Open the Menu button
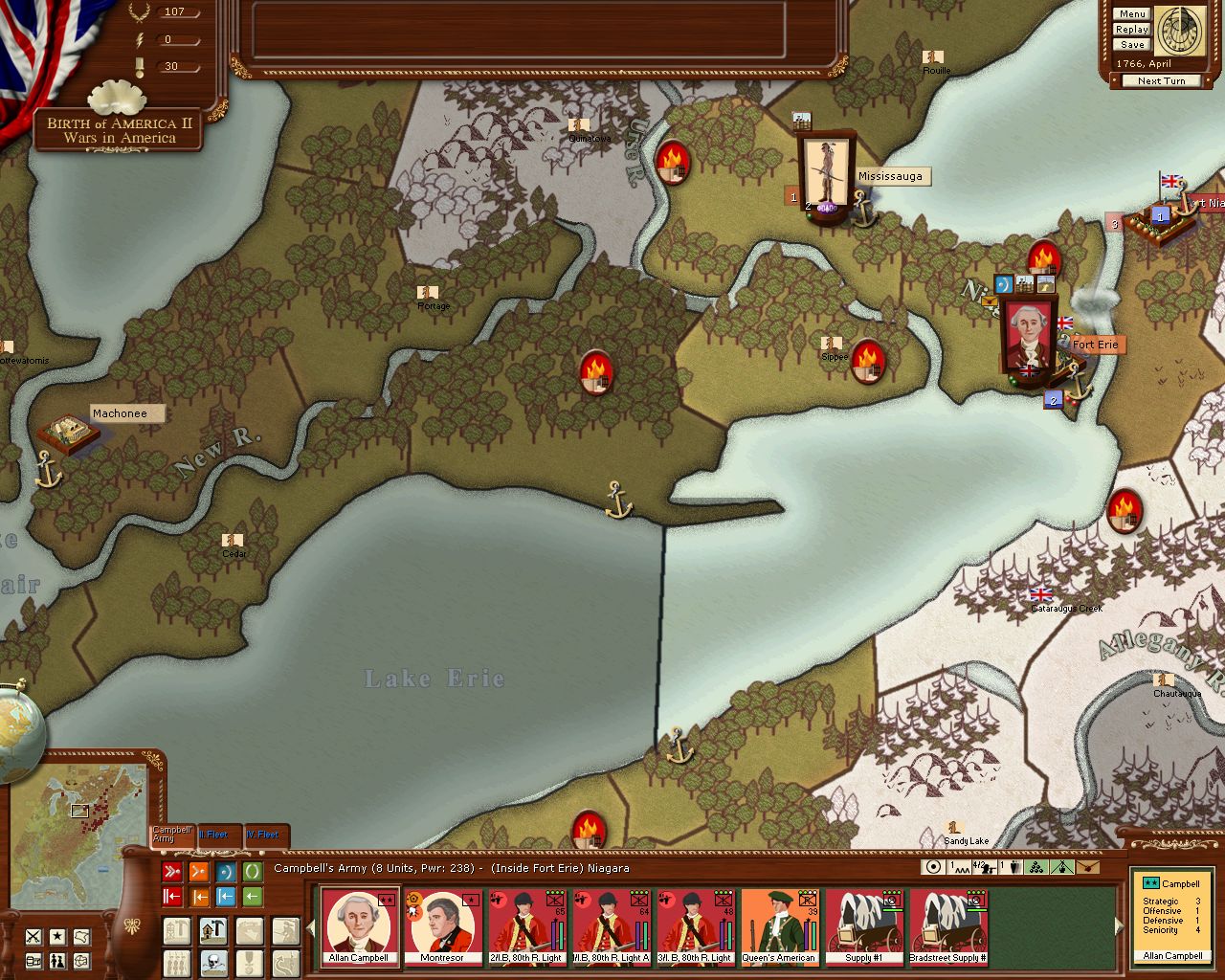This screenshot has width=1225, height=980. 1131,14
